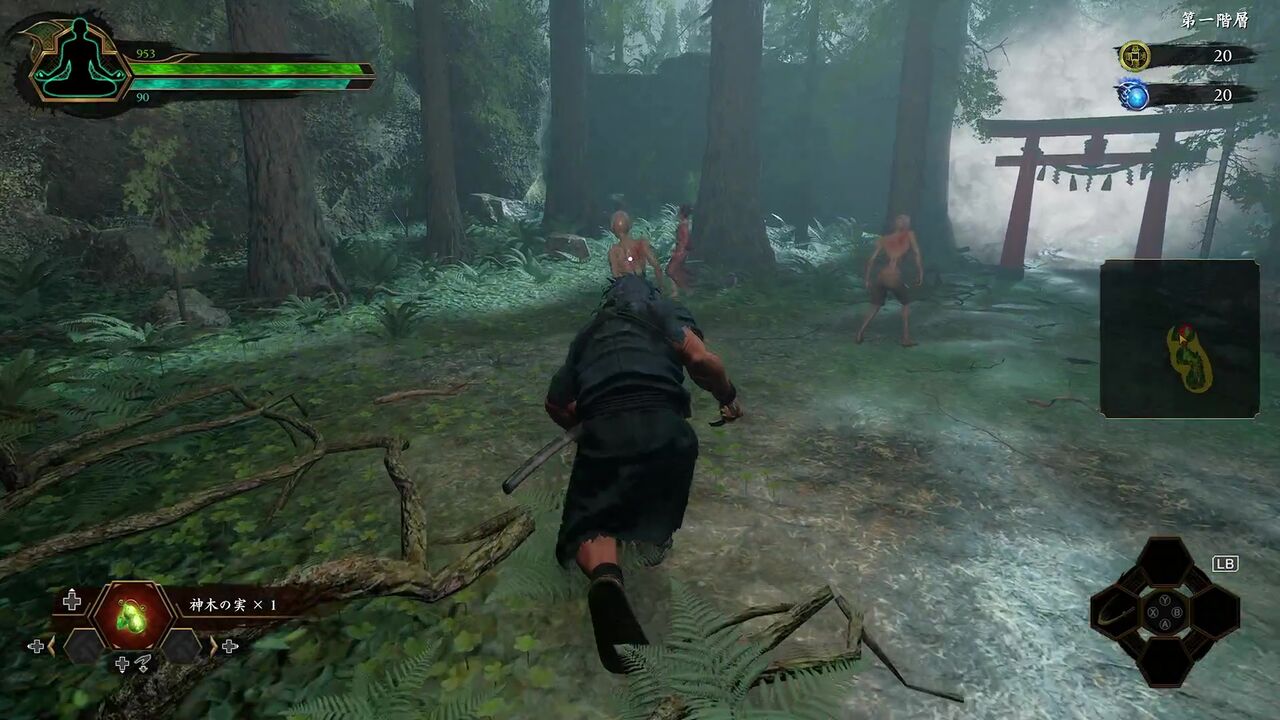Click the X face button icon
This screenshot has width=1280, height=720.
click(x=1151, y=612)
